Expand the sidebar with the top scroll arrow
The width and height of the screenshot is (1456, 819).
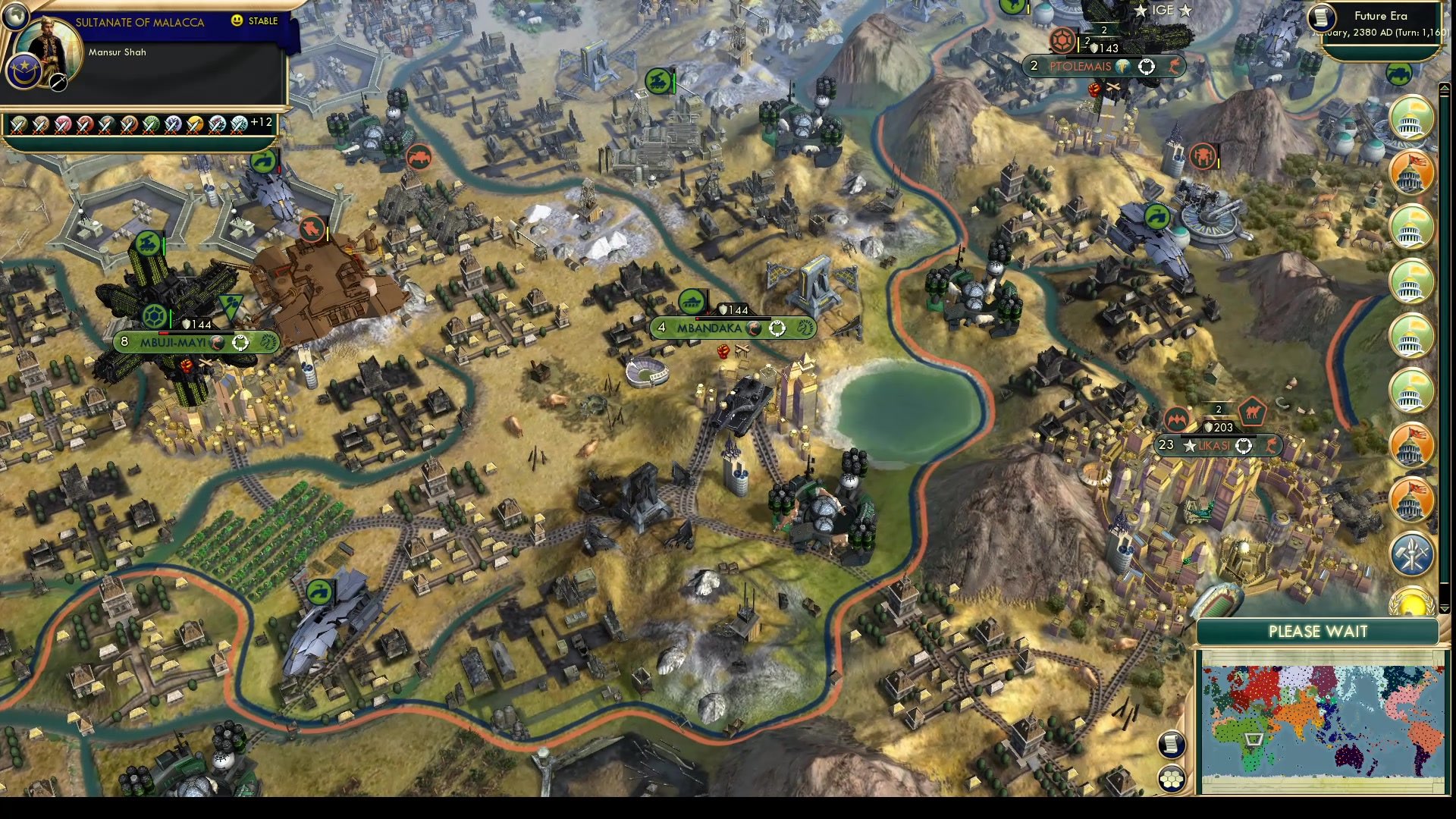(1445, 86)
